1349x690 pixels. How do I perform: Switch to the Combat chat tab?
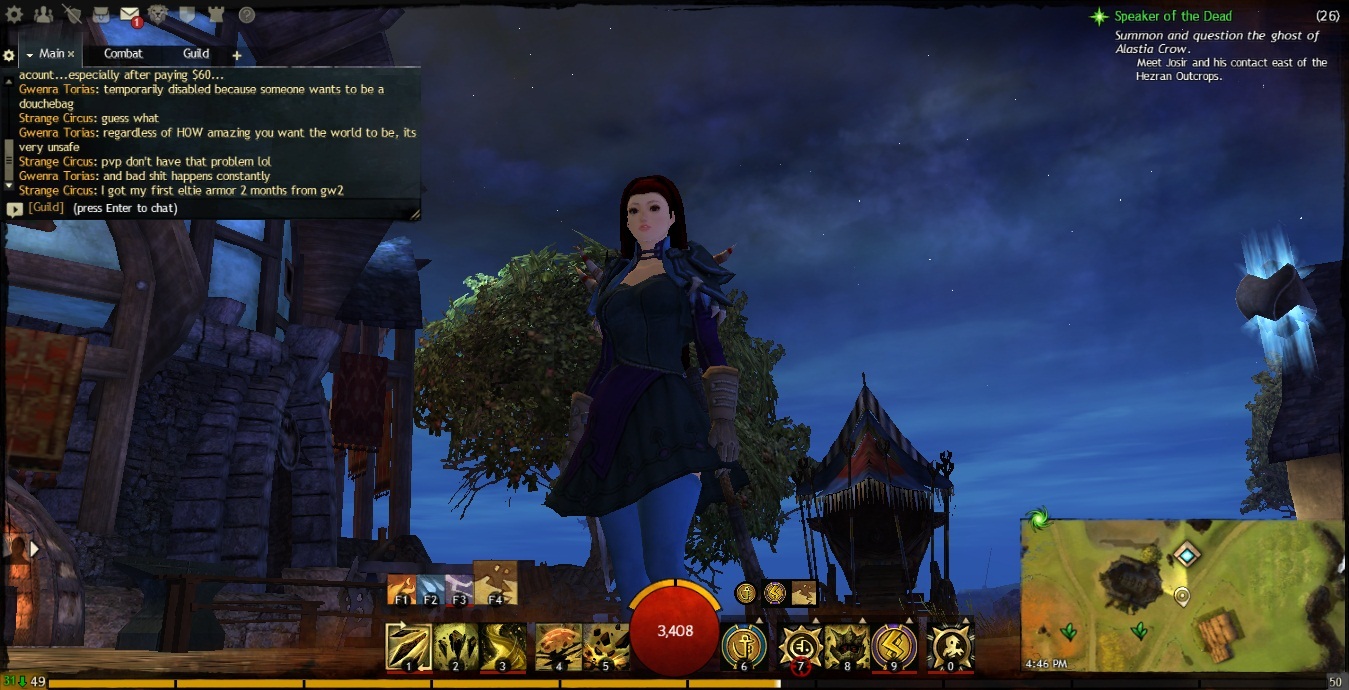[x=123, y=54]
